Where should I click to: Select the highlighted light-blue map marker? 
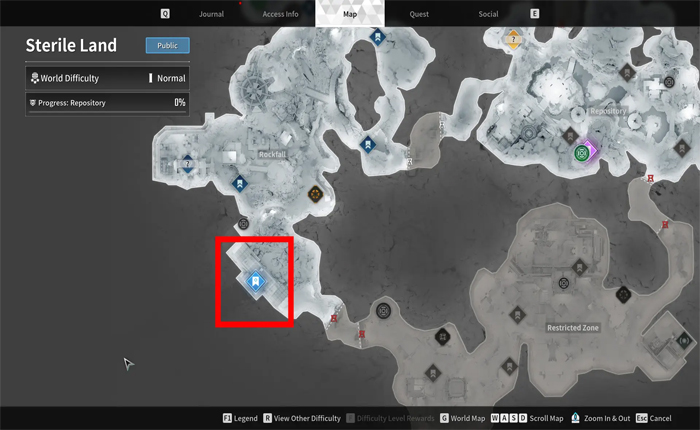pyautogui.click(x=255, y=281)
